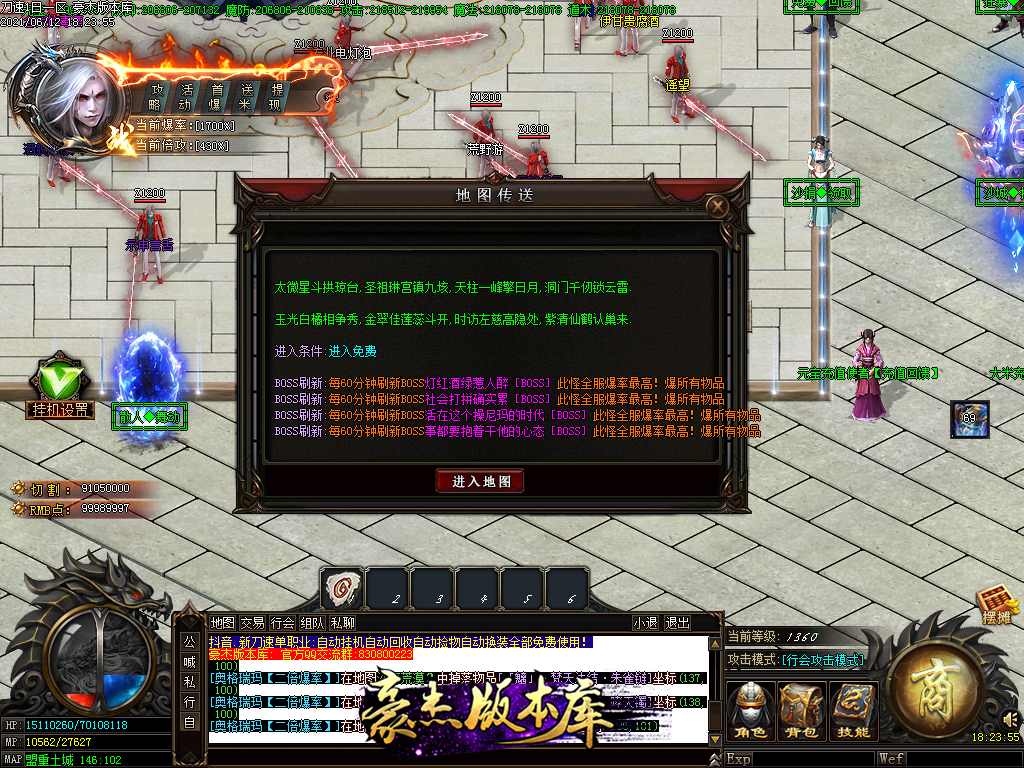The height and width of the screenshot is (768, 1024).
Task: Open the 活动 events menu
Action: [185, 97]
